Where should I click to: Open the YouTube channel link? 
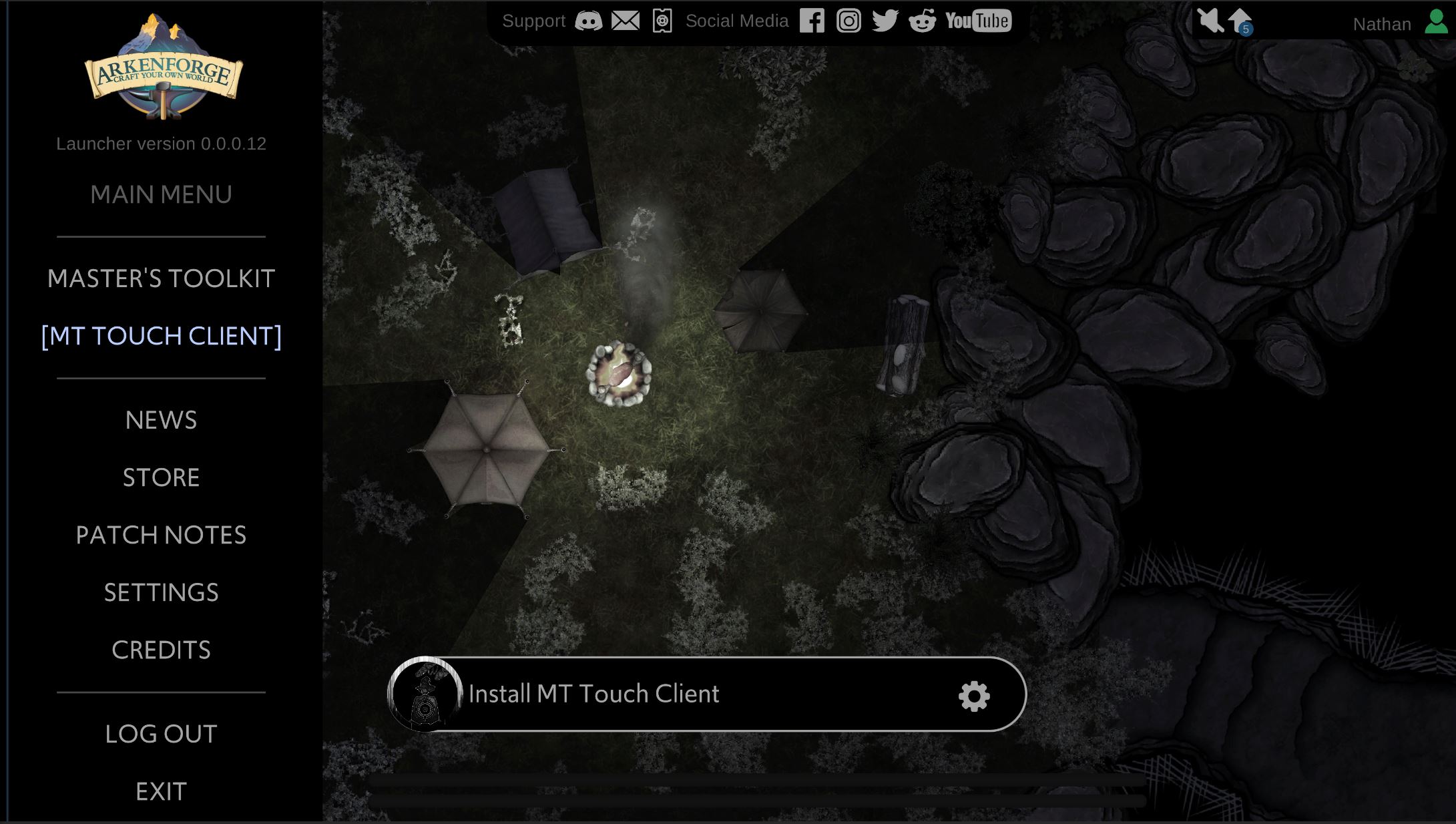978,21
